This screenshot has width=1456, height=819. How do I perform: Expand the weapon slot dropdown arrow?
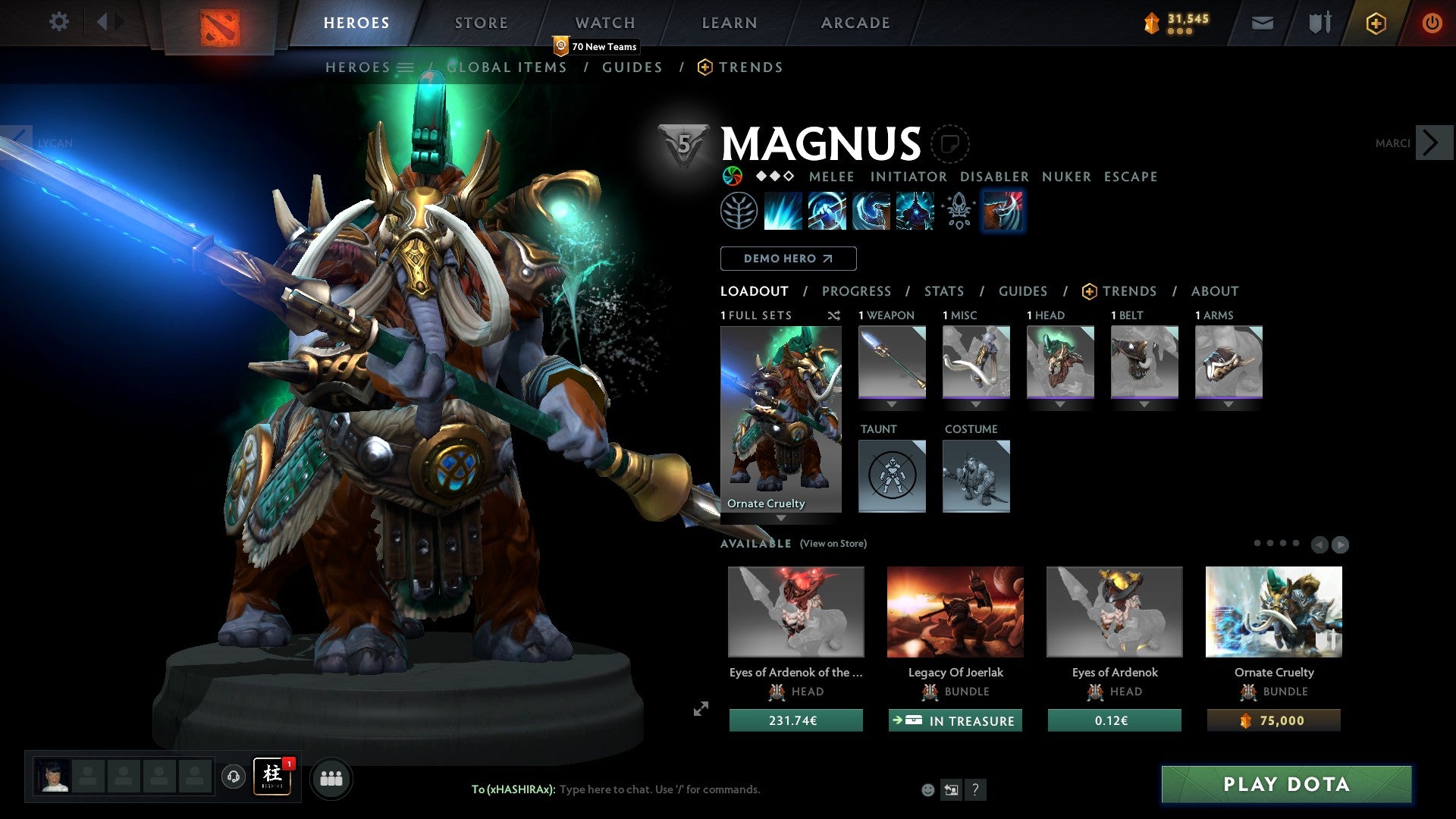[891, 403]
